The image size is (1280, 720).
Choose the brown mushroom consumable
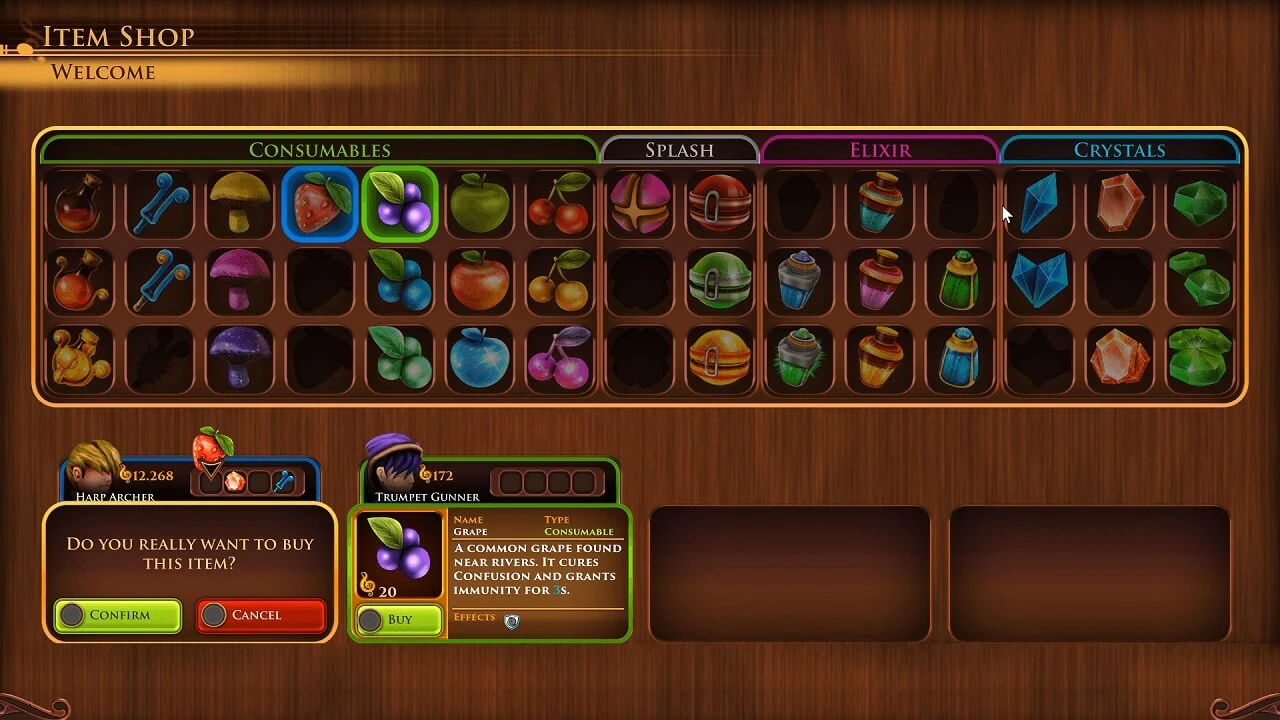point(240,205)
